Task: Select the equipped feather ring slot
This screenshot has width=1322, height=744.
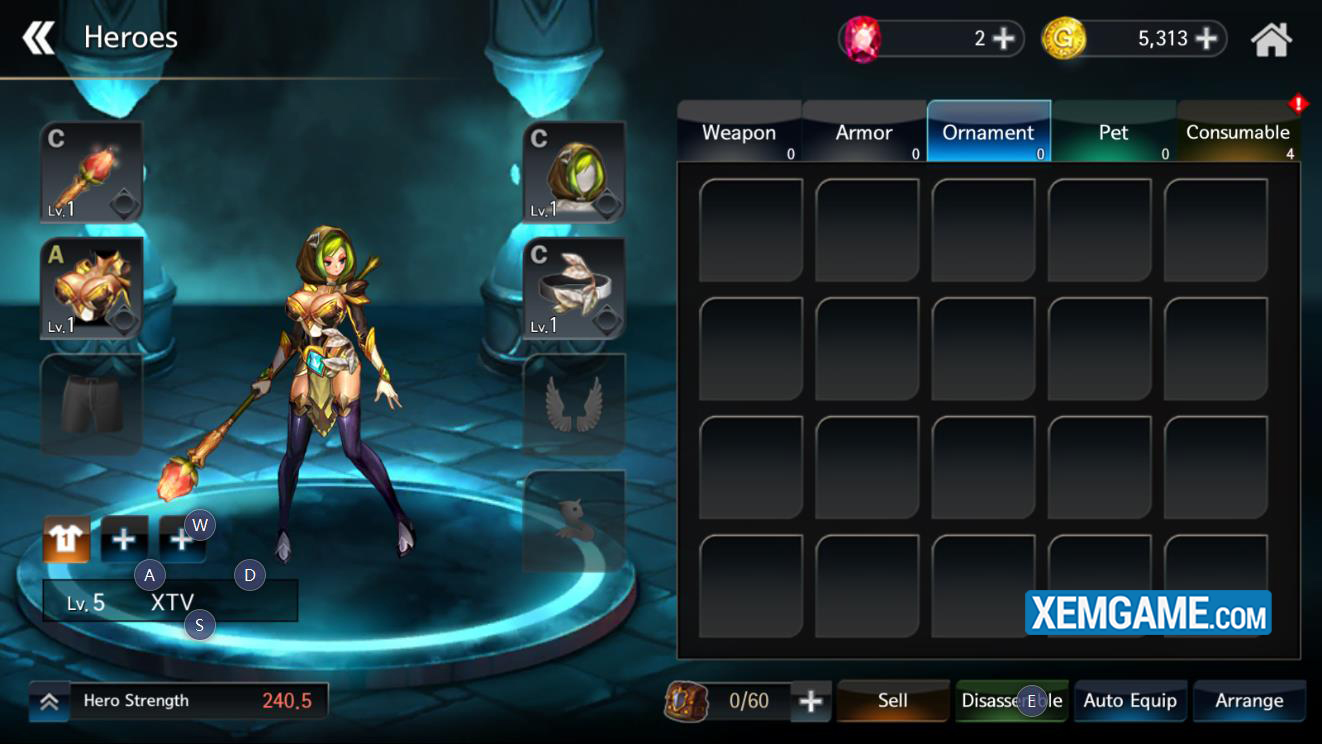Action: pyautogui.click(x=574, y=288)
